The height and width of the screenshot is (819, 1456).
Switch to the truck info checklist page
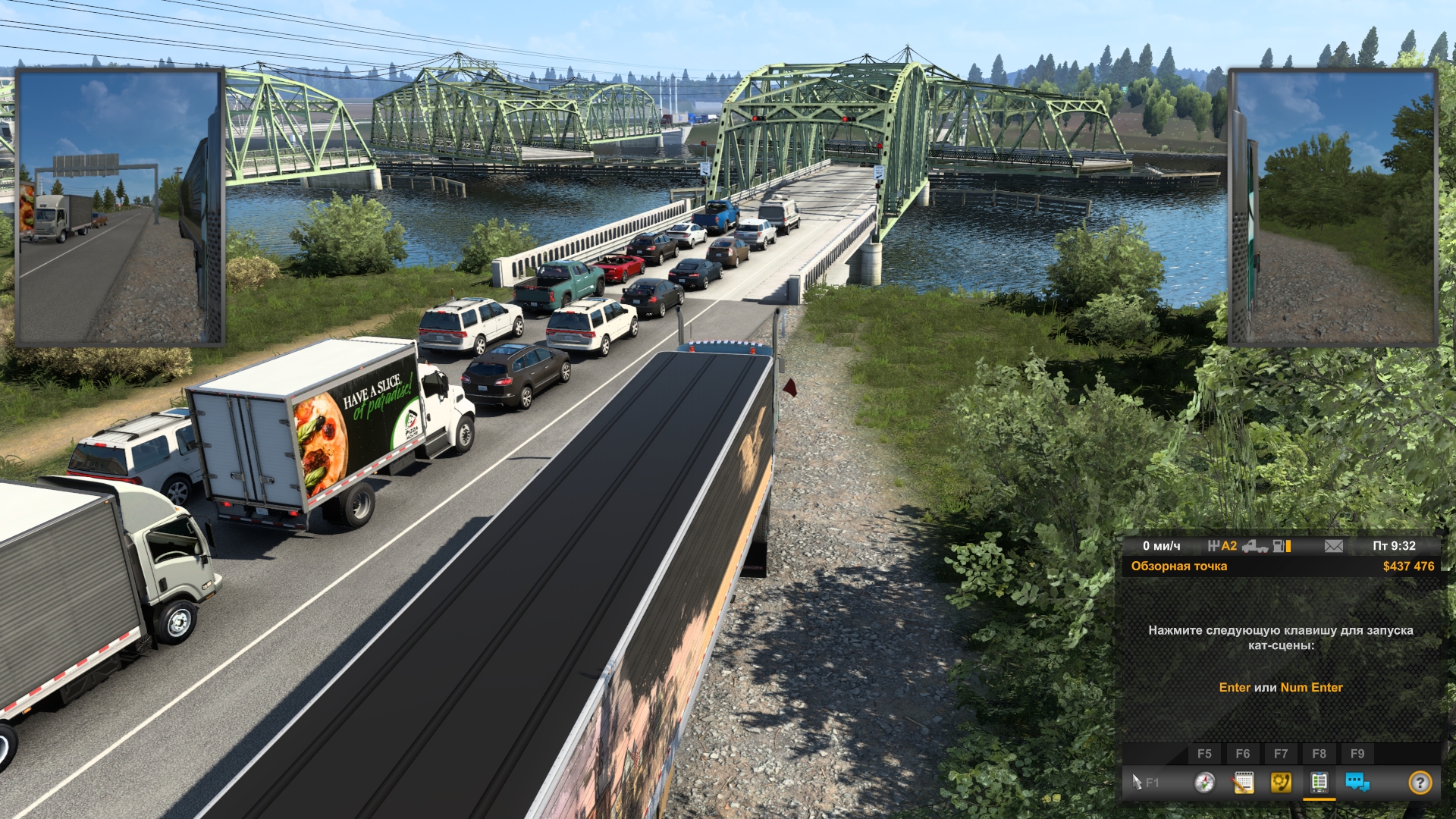(x=1319, y=782)
